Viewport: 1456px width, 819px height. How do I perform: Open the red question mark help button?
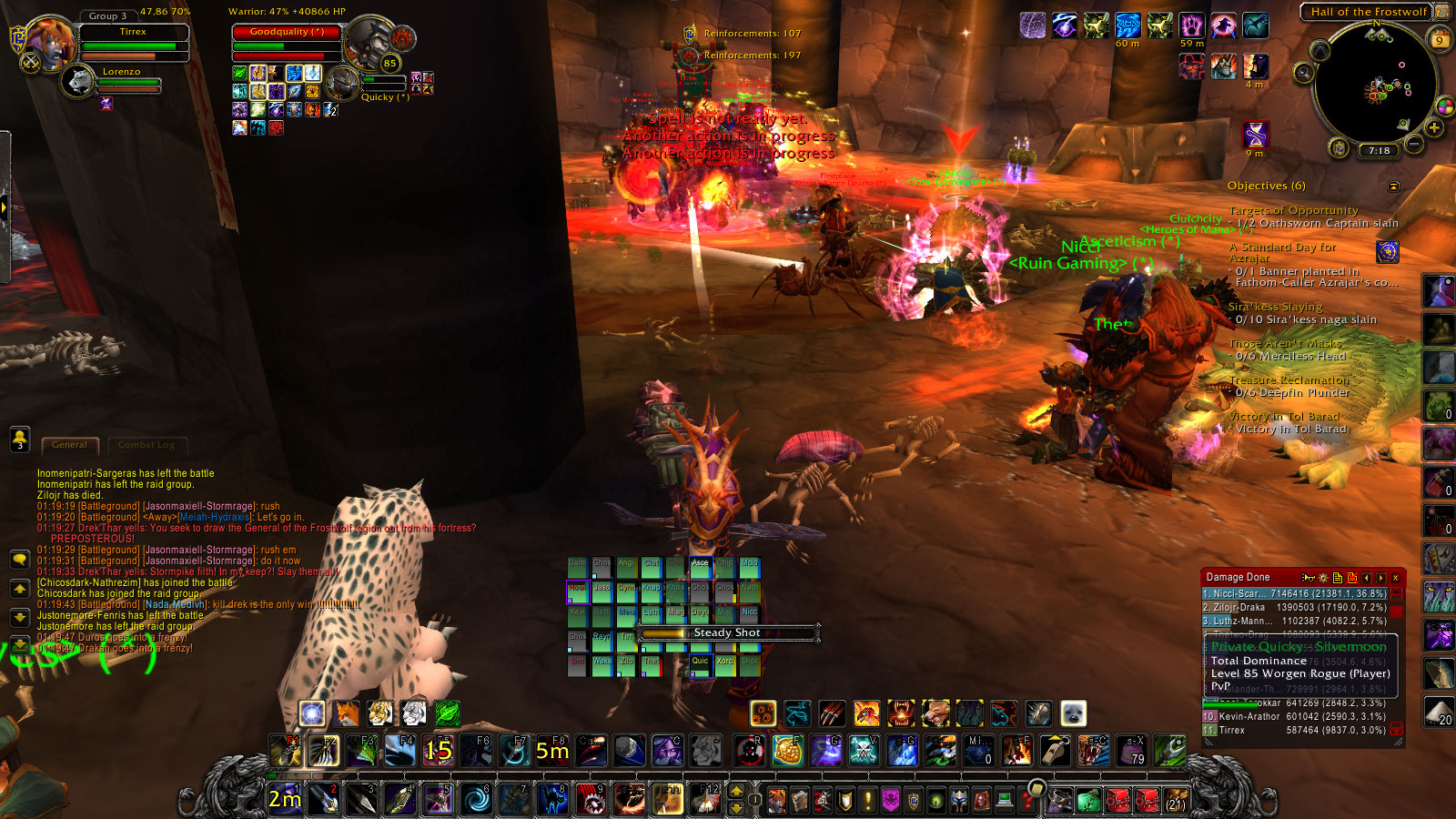[x=1027, y=801]
